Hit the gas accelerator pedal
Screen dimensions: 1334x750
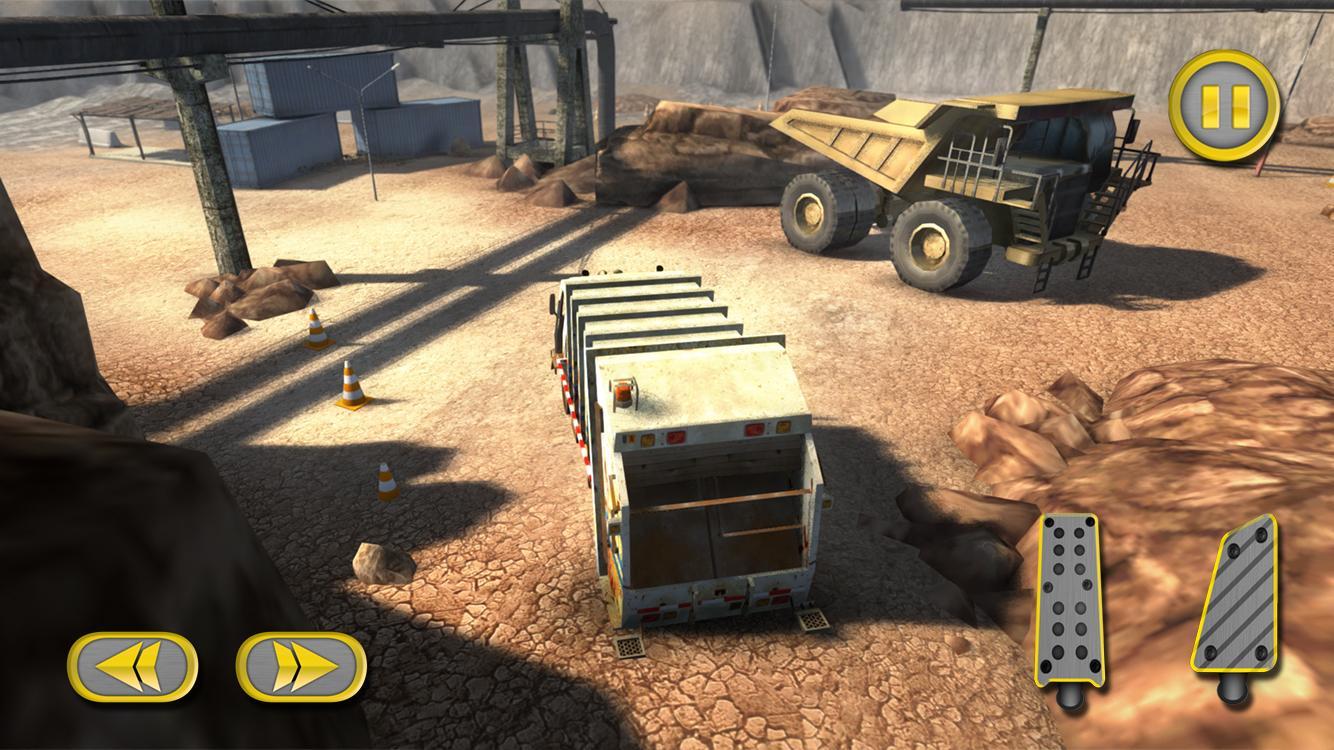1236,596
